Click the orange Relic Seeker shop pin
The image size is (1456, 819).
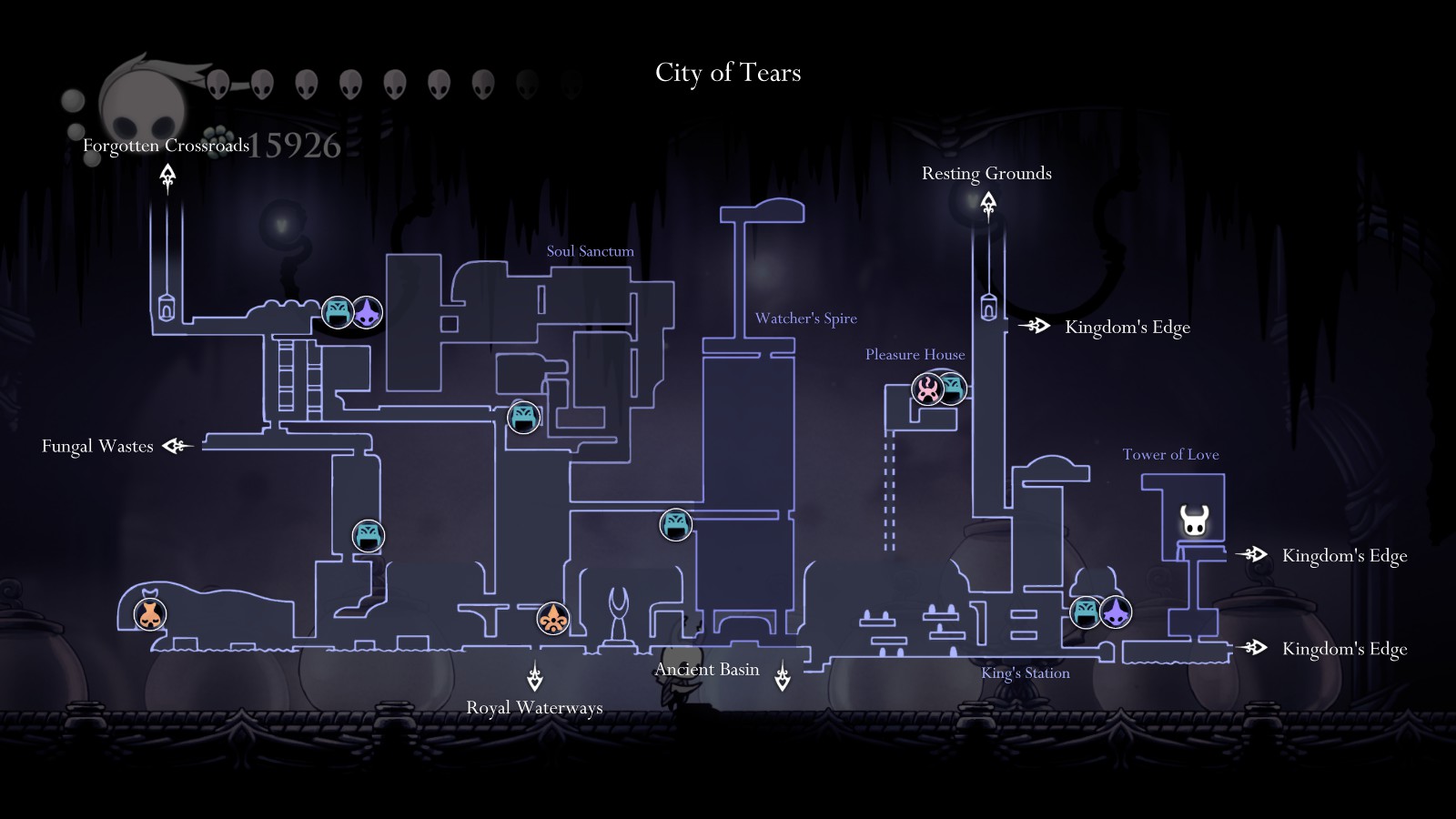[552, 619]
